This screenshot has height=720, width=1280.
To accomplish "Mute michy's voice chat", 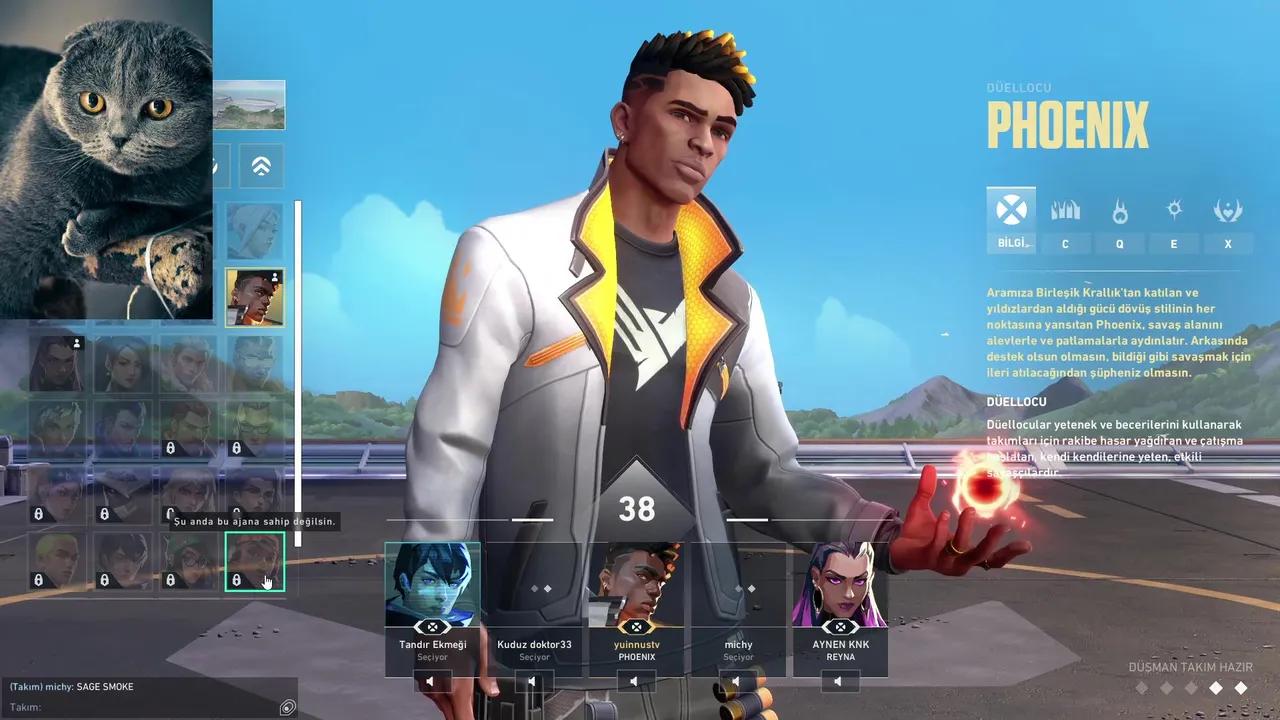I will pyautogui.click(x=738, y=681).
